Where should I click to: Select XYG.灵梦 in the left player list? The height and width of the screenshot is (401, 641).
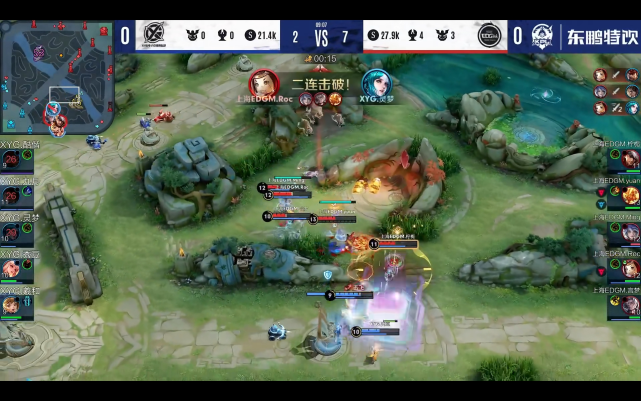(x=12, y=230)
